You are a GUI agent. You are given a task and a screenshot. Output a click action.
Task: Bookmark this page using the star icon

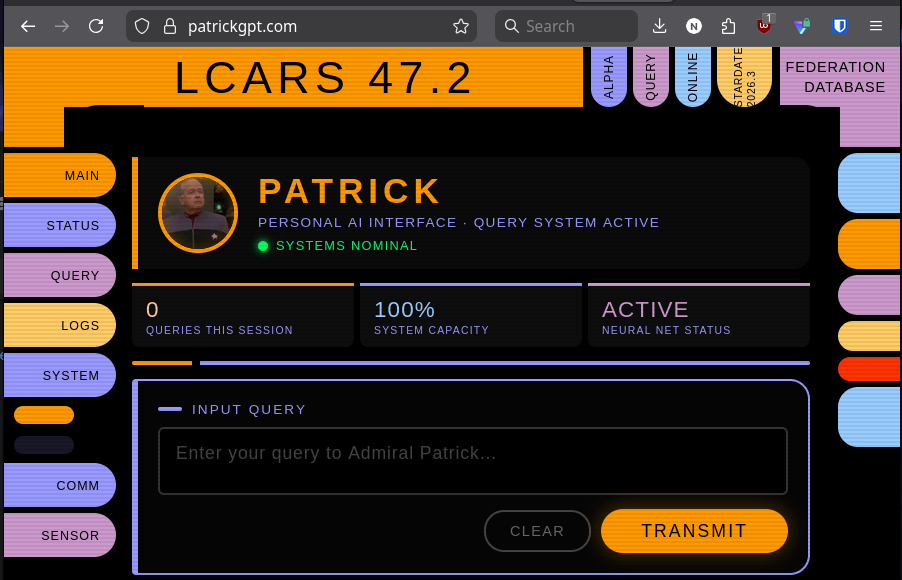click(461, 26)
